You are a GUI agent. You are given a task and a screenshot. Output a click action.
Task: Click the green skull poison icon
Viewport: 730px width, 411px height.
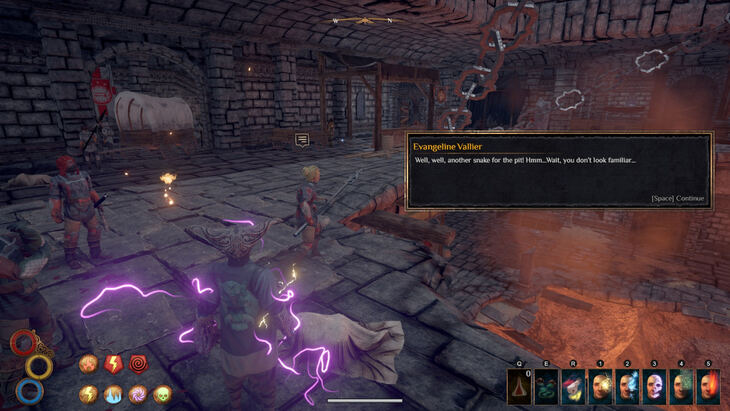pos(162,394)
